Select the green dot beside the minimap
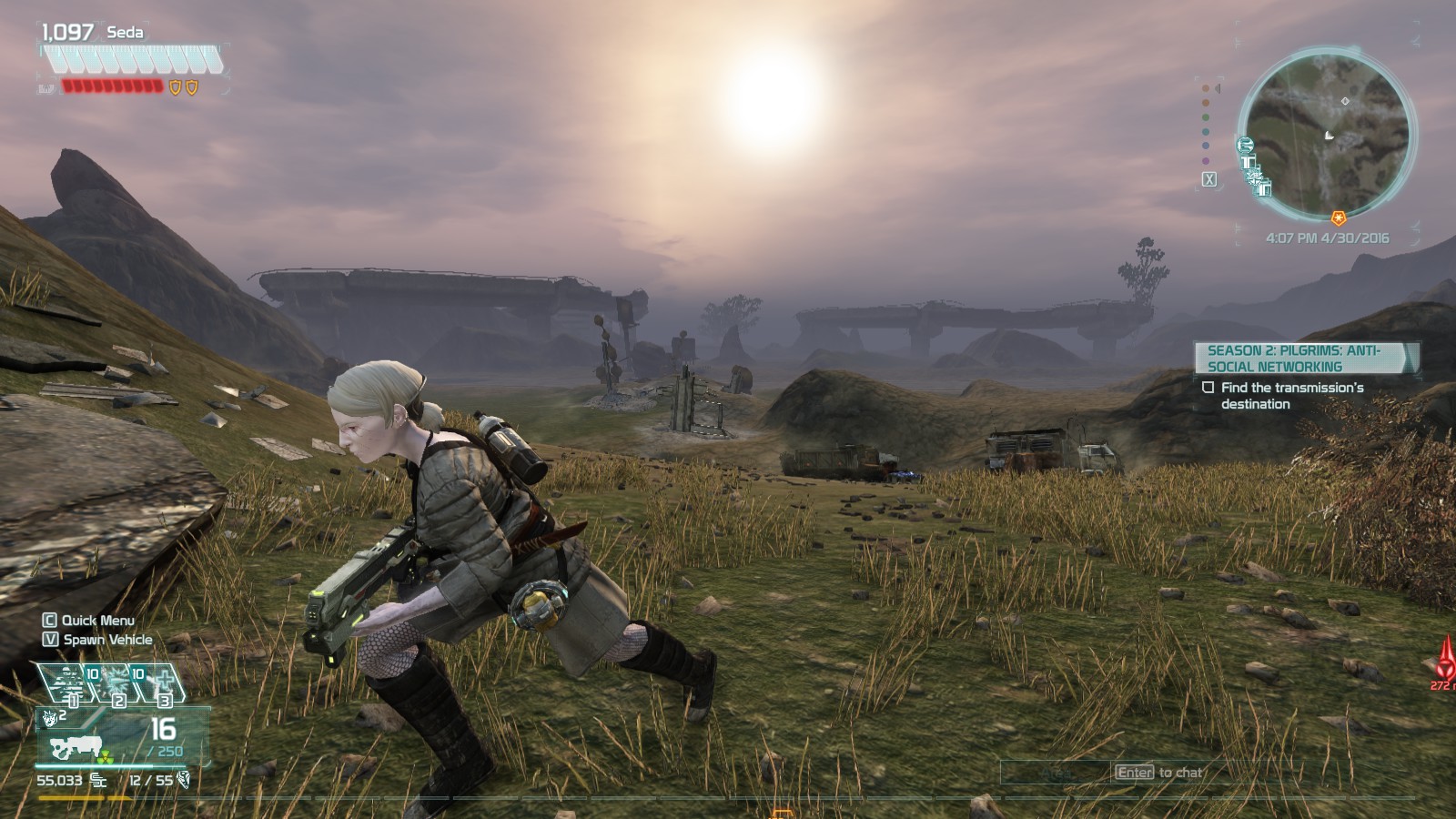 coord(1206,117)
